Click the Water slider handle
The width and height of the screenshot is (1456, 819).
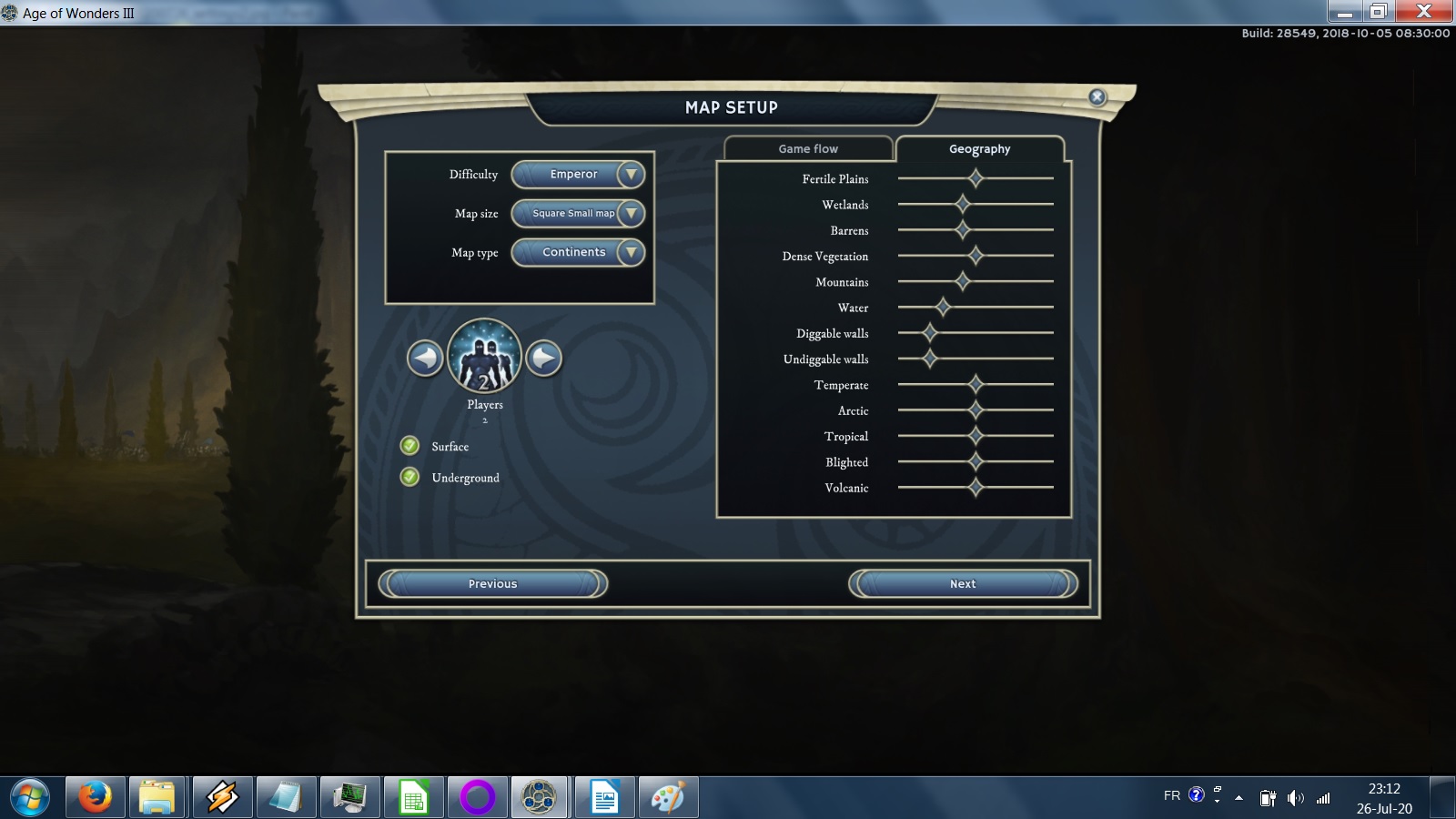[x=943, y=307]
